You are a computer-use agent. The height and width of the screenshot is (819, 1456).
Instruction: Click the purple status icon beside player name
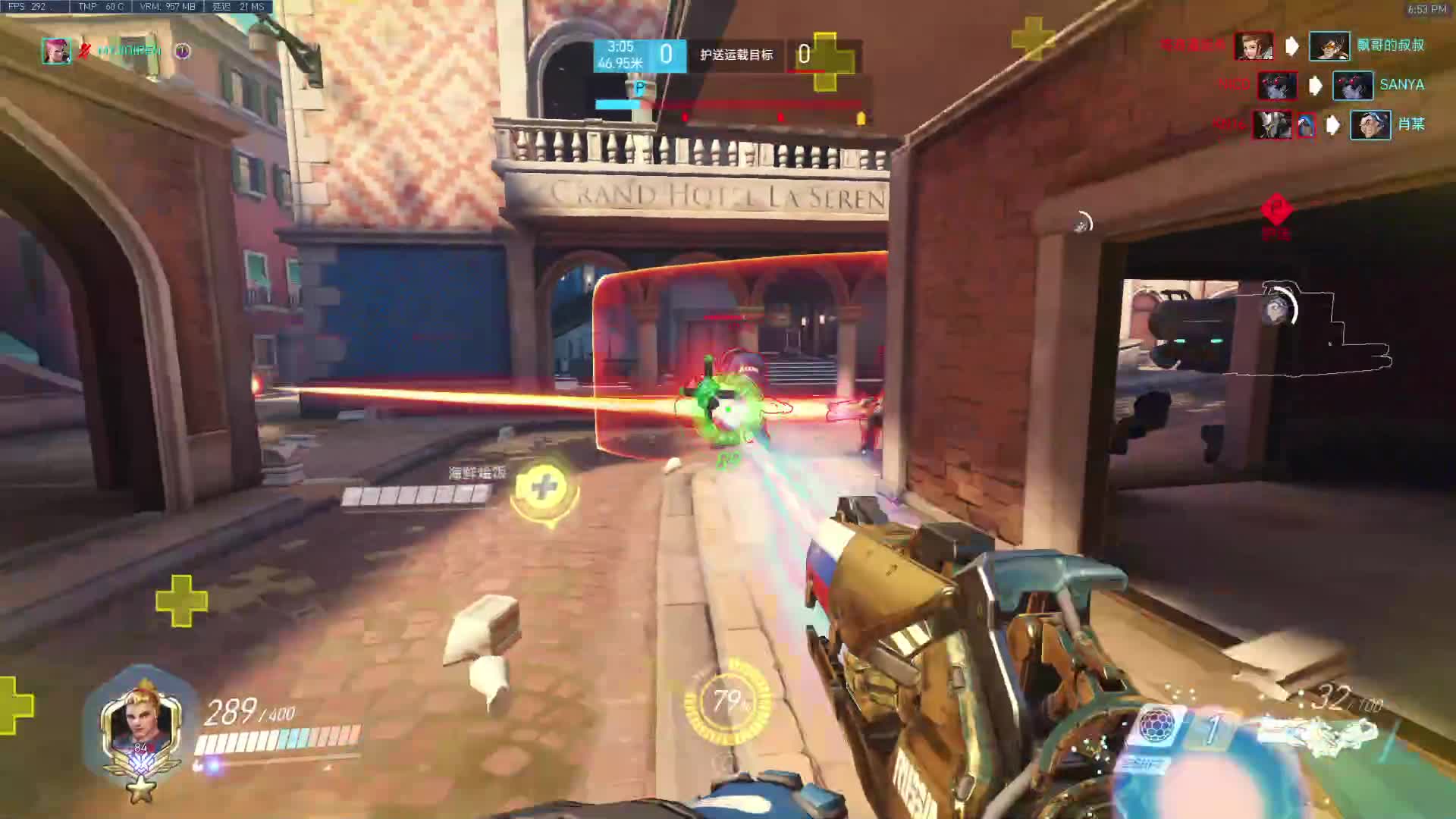(183, 51)
